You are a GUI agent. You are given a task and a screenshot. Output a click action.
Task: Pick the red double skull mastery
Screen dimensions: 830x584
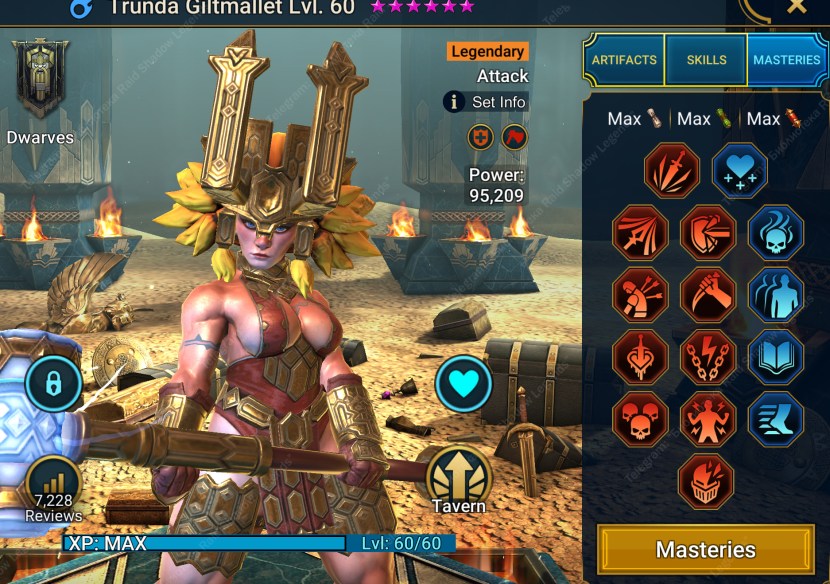[x=640, y=419]
